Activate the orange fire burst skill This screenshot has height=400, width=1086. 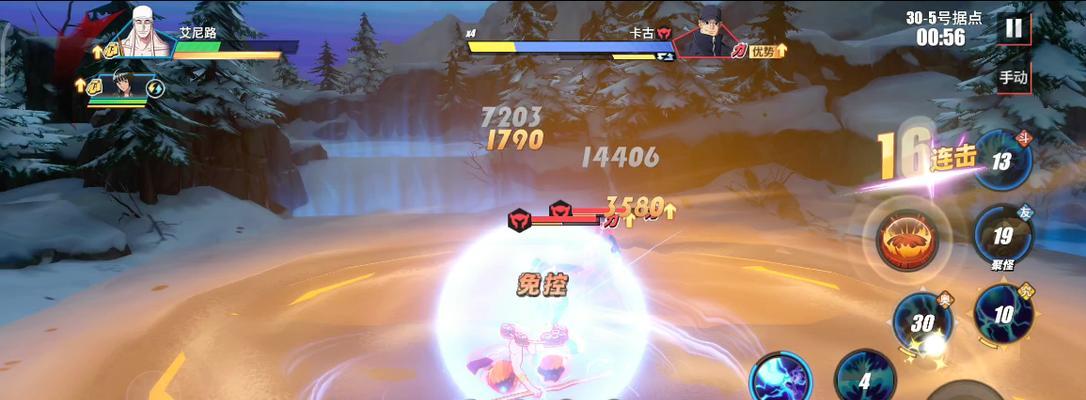pyautogui.click(x=907, y=241)
